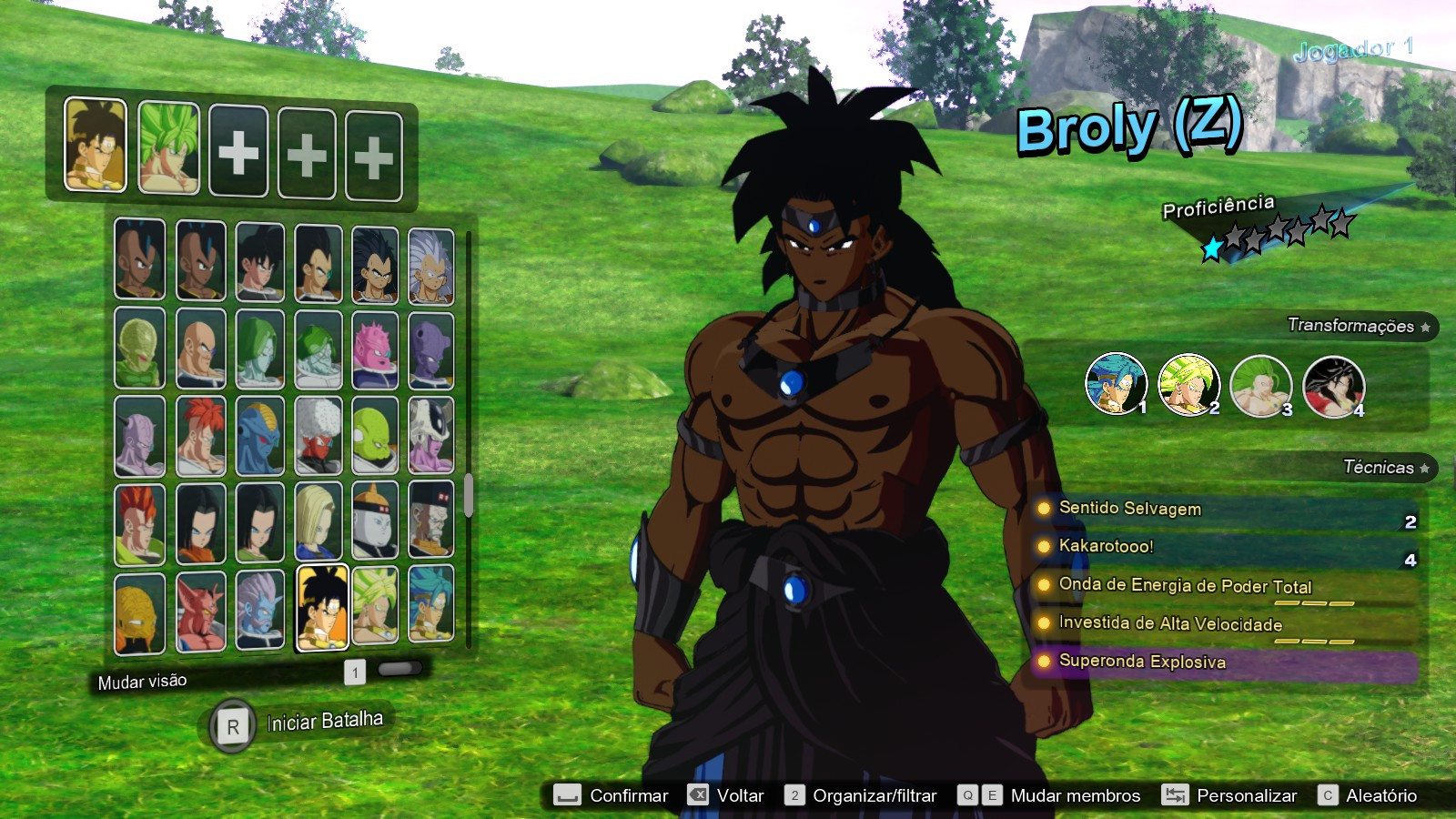Click Voltar to go back
Viewport: 1456px width, 819px height.
pos(741,795)
